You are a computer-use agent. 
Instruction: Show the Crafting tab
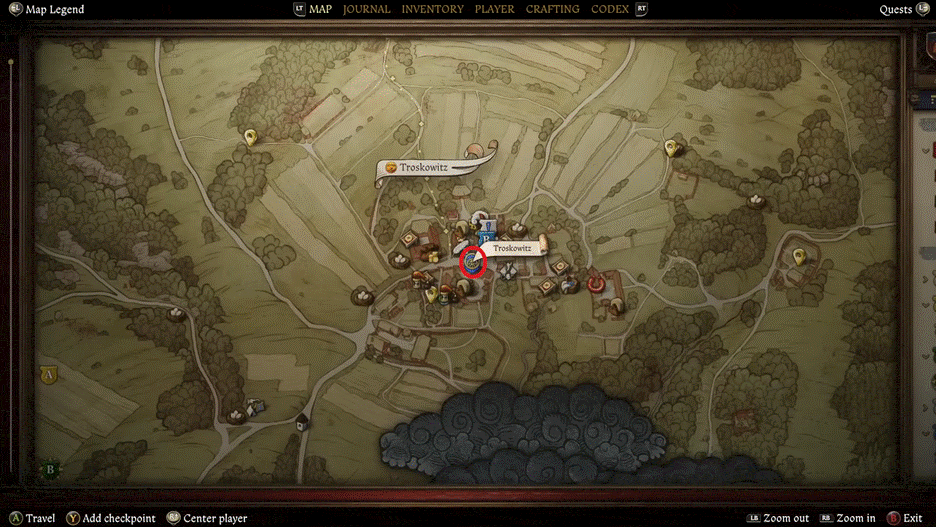tap(552, 9)
